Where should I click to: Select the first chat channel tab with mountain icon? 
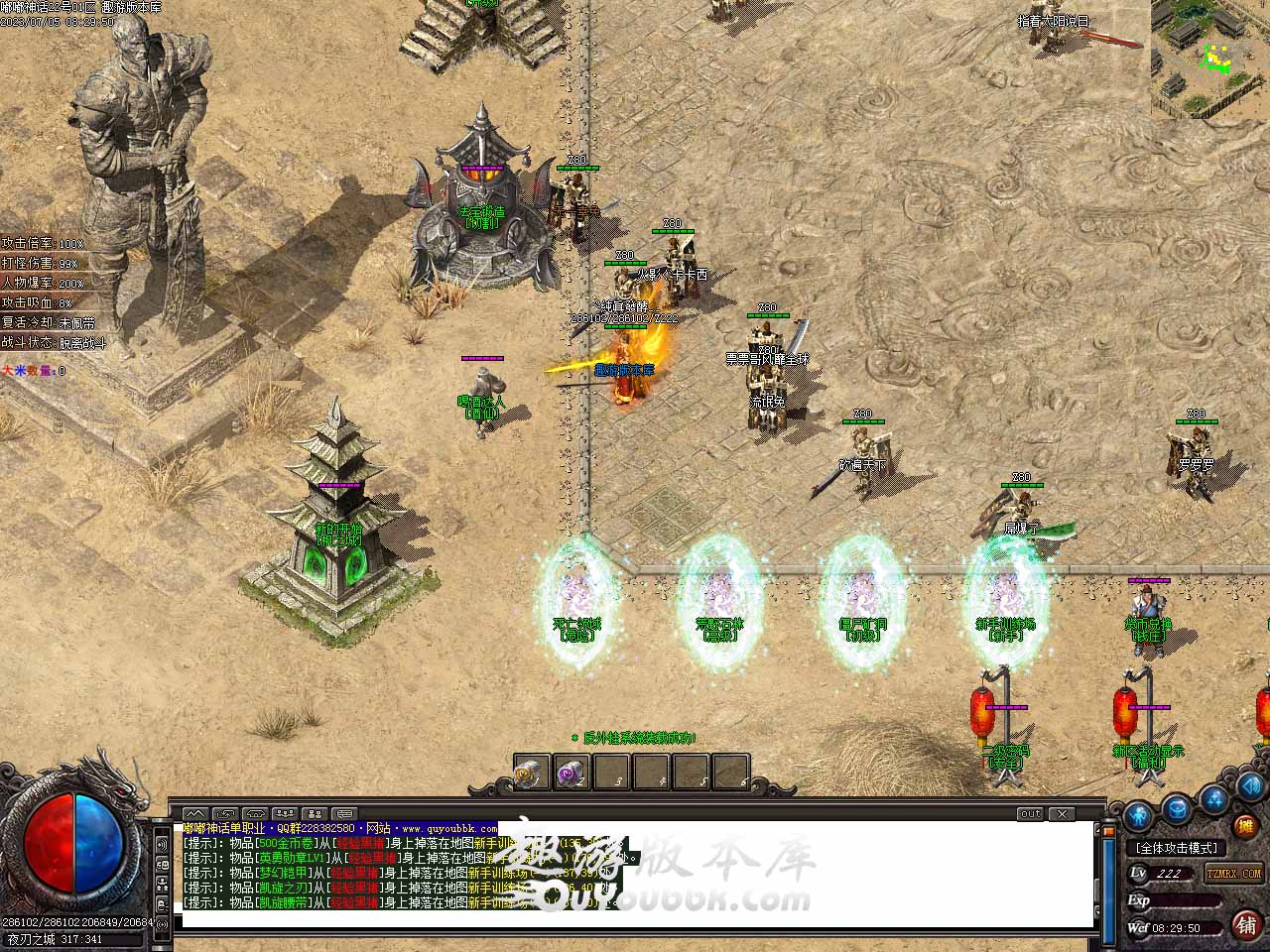click(196, 814)
